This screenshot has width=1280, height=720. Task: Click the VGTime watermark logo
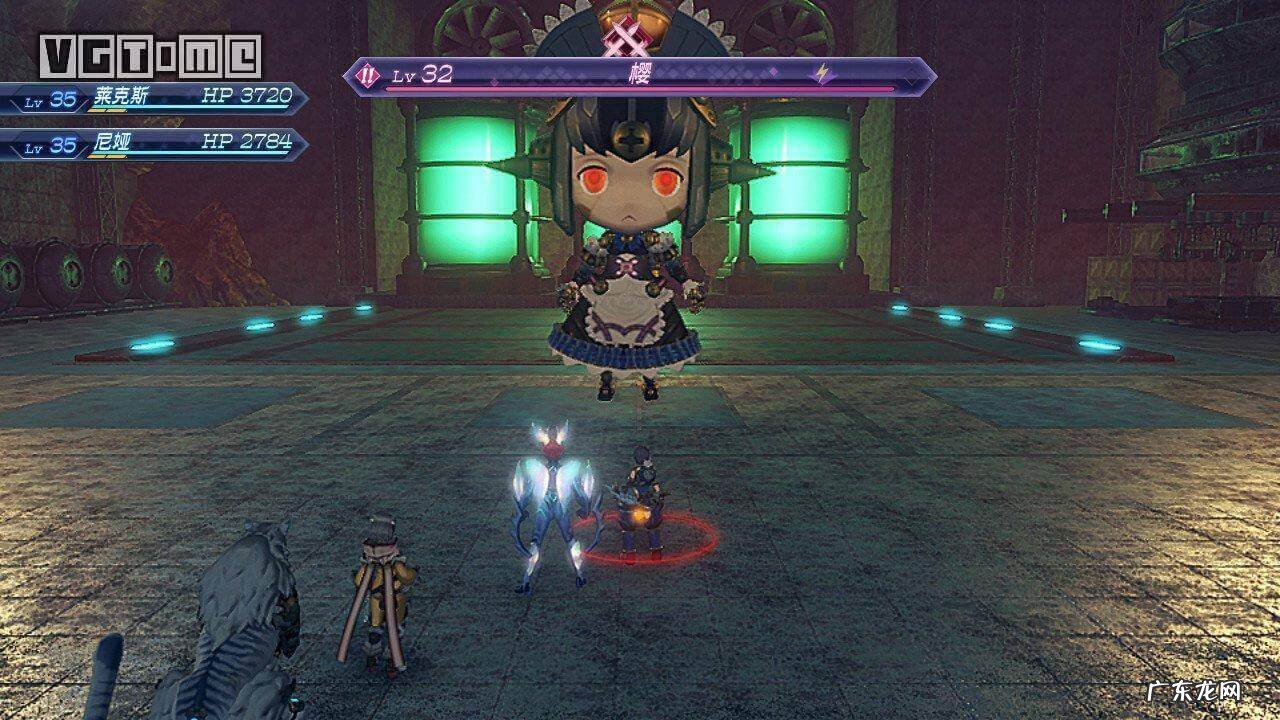click(150, 56)
